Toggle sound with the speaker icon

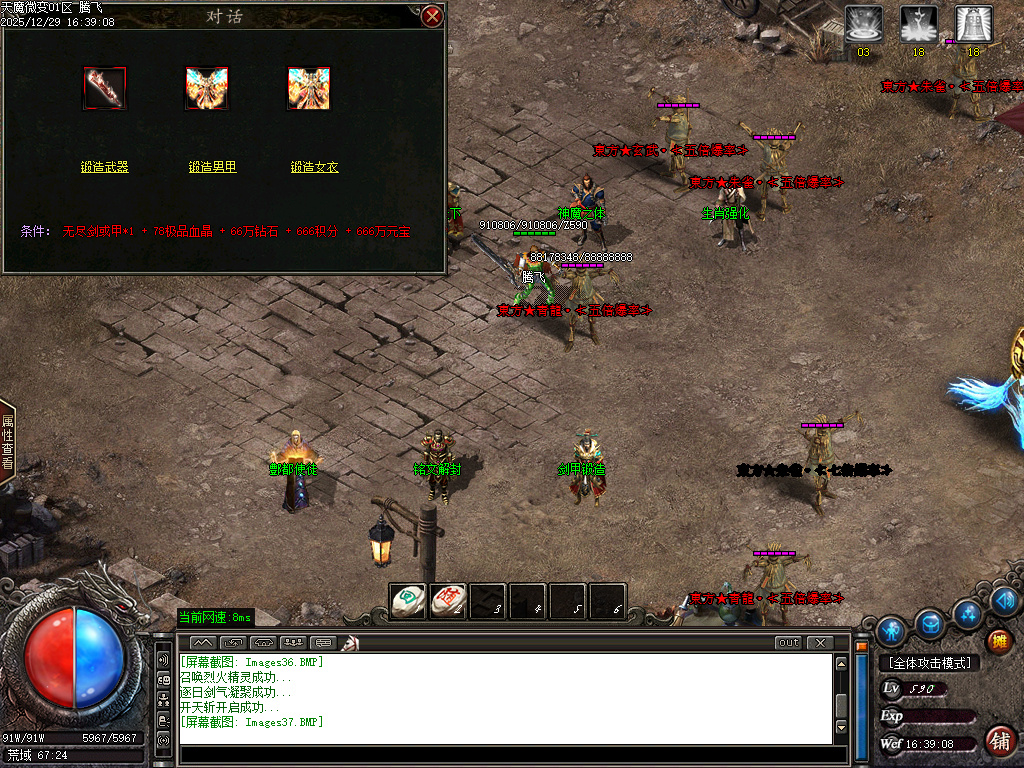tap(1004, 601)
